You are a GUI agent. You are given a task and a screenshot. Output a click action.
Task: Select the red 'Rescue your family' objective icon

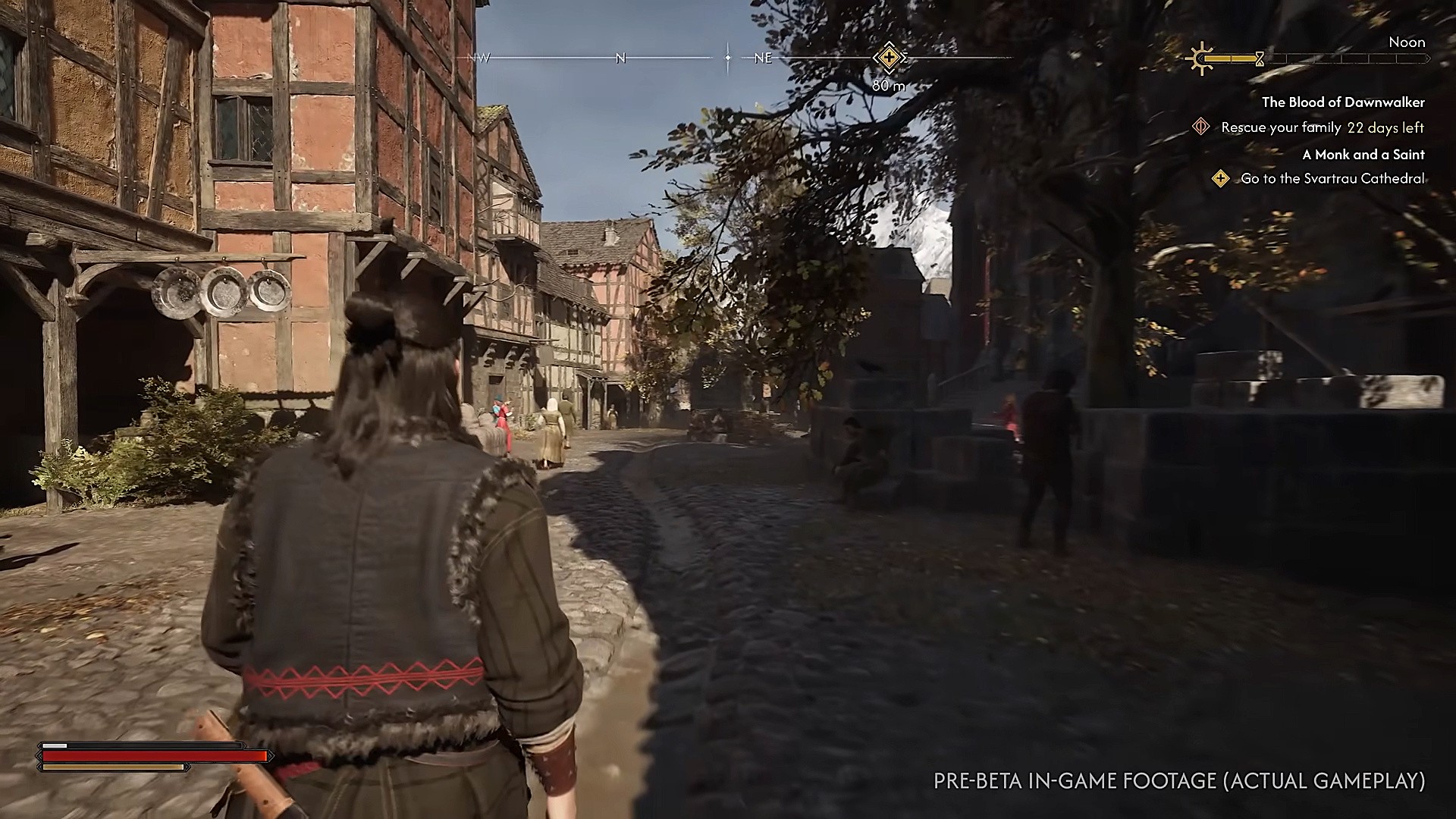tap(1200, 128)
